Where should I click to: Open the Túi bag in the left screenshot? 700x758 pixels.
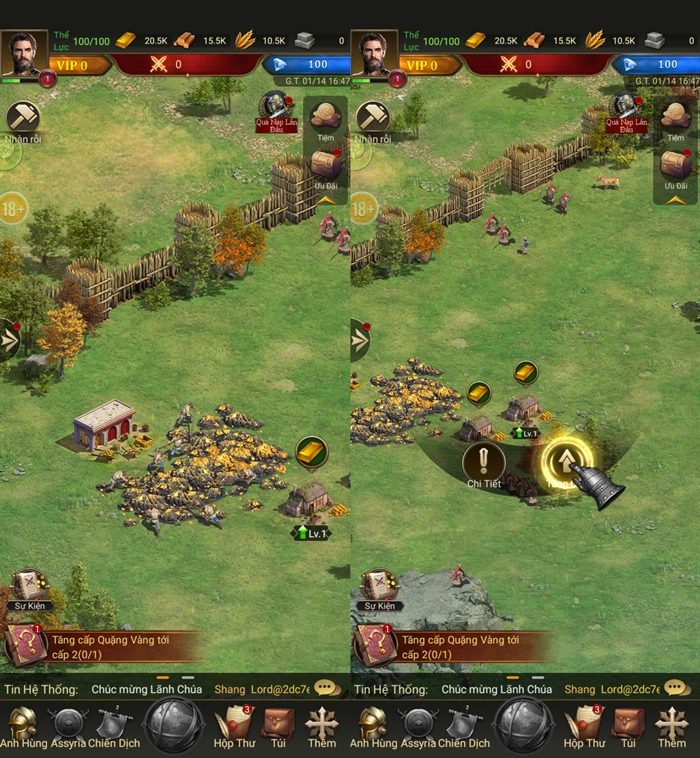coord(278,725)
